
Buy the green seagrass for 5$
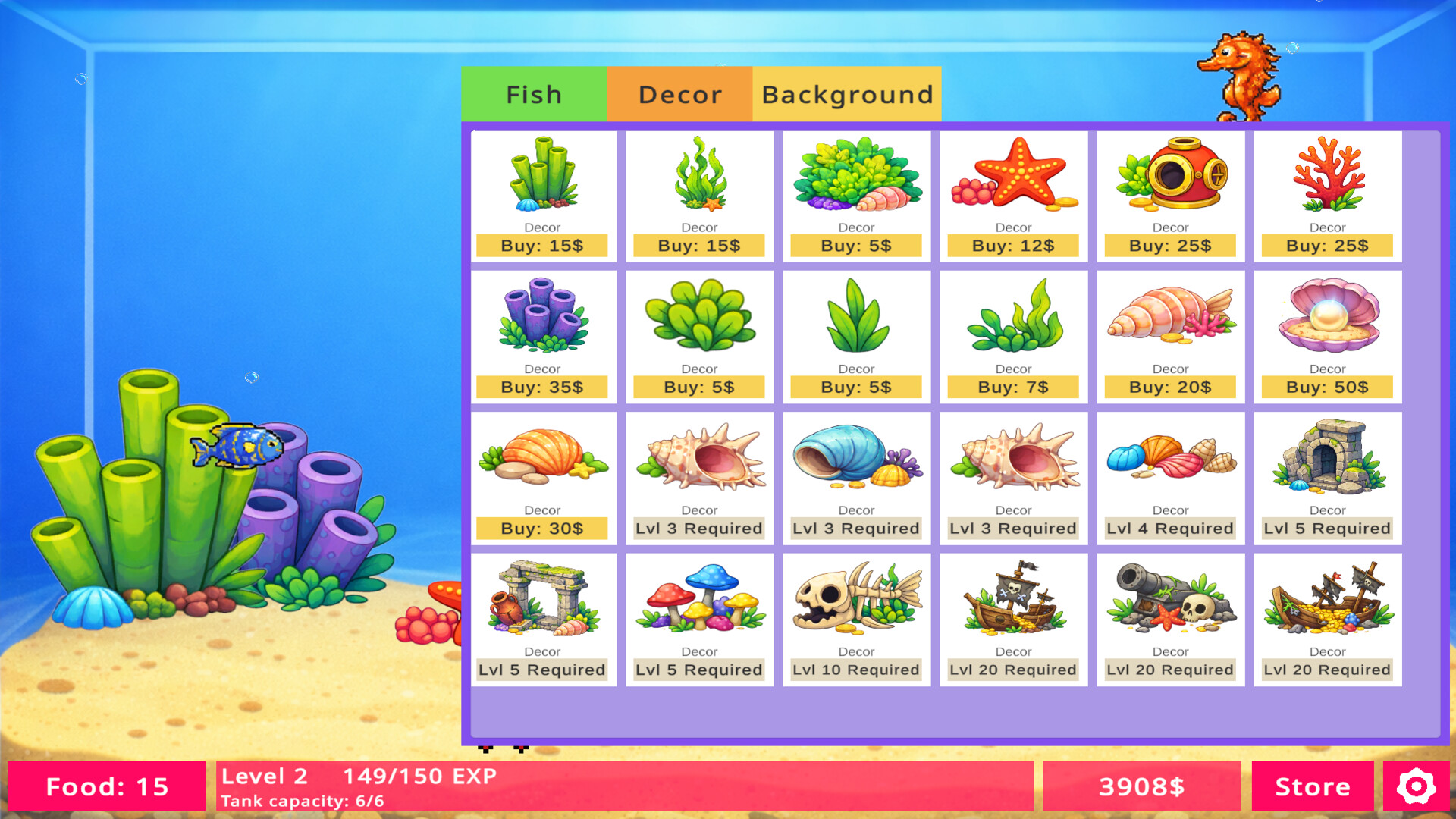pos(856,387)
